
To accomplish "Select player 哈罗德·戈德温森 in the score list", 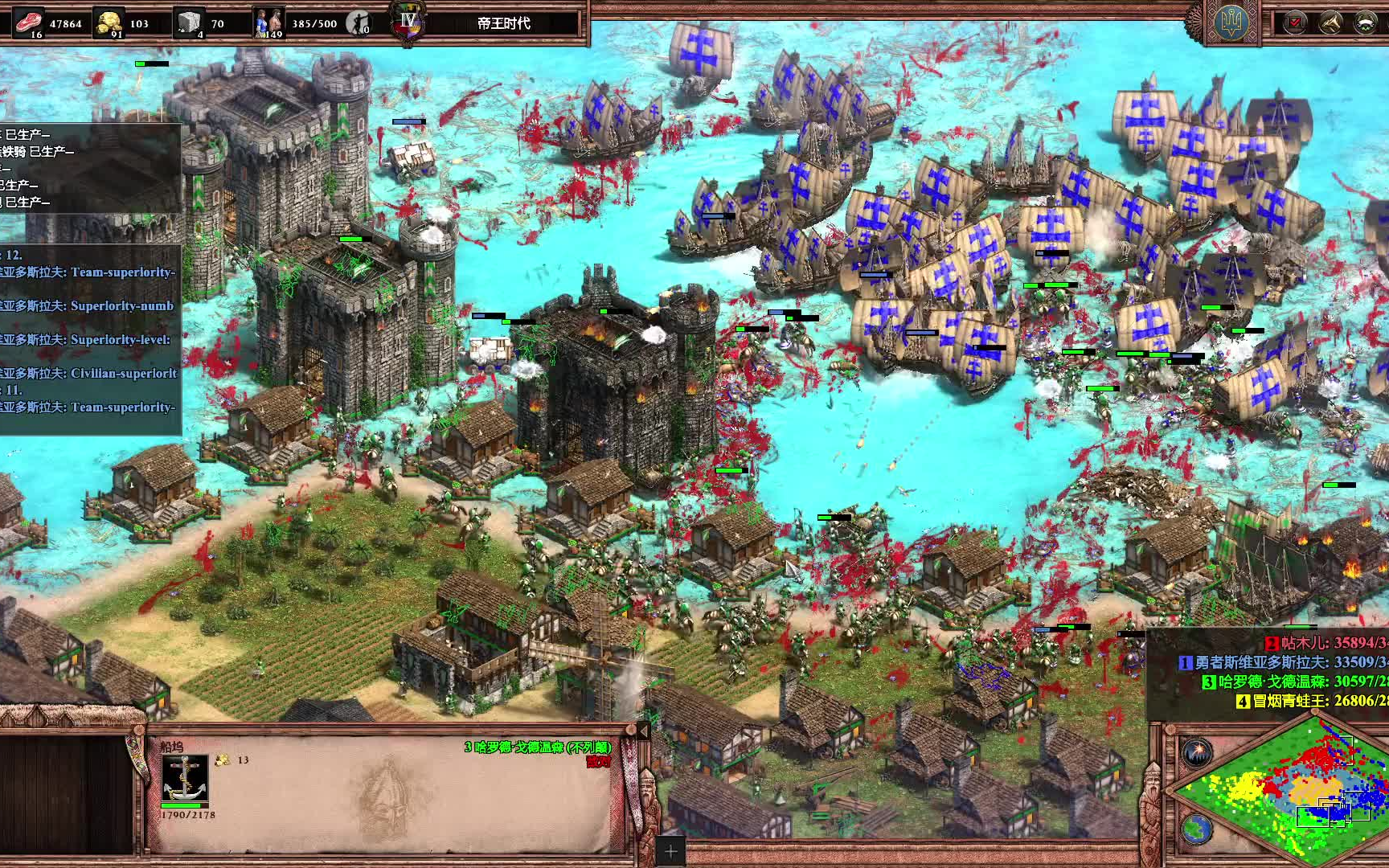I will (x=1294, y=682).
